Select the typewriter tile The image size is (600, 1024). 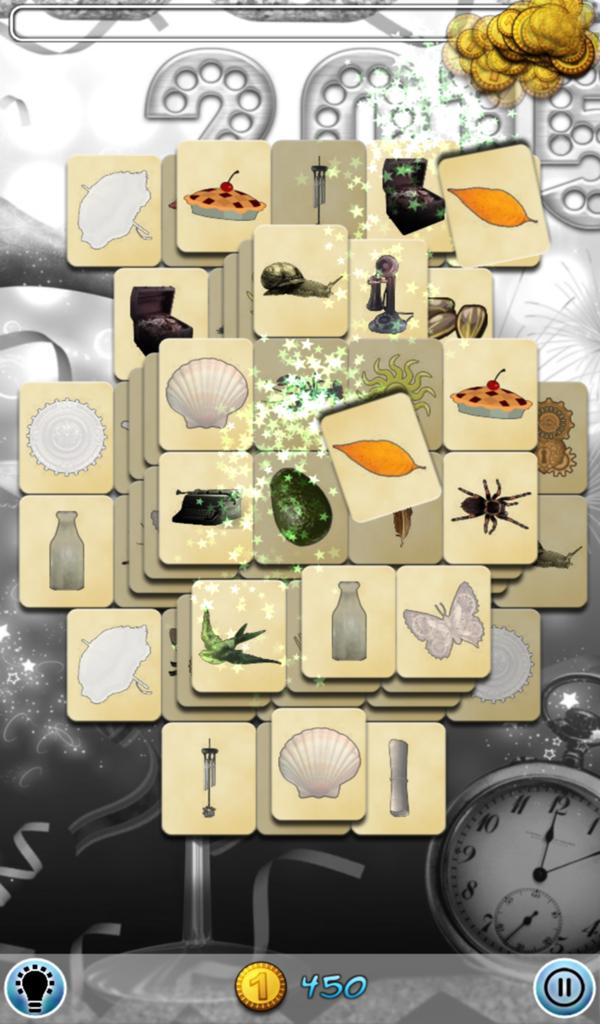pyautogui.click(x=205, y=506)
